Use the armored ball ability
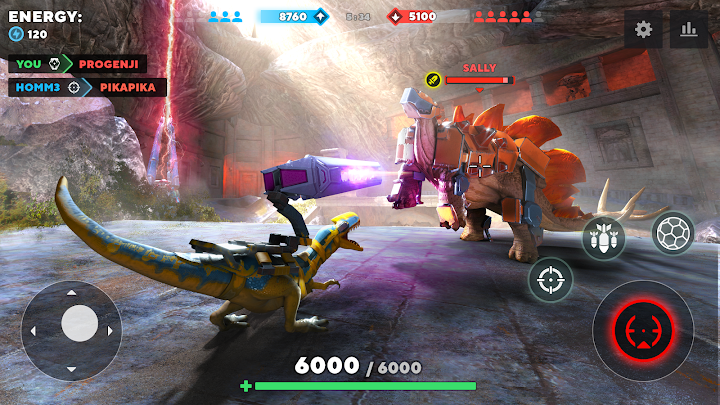This screenshot has width=720, height=405. tap(673, 233)
